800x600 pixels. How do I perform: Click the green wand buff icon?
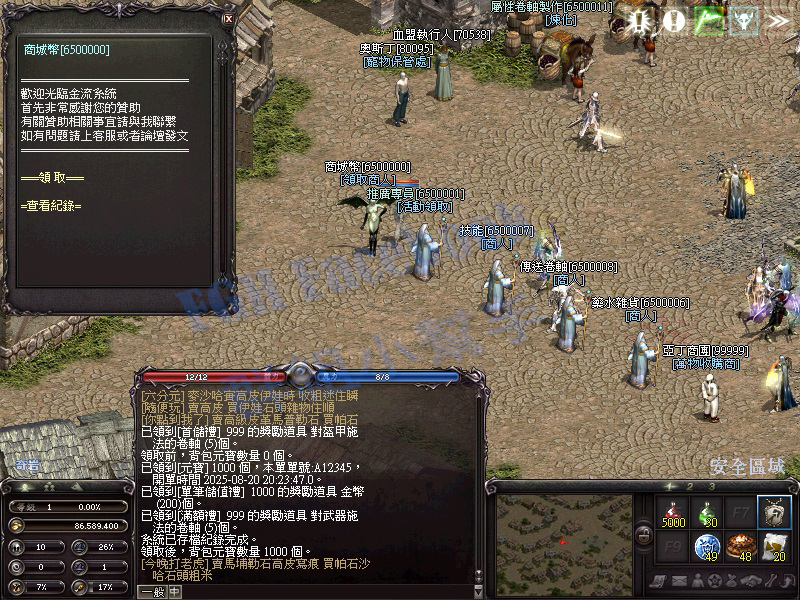pos(709,19)
